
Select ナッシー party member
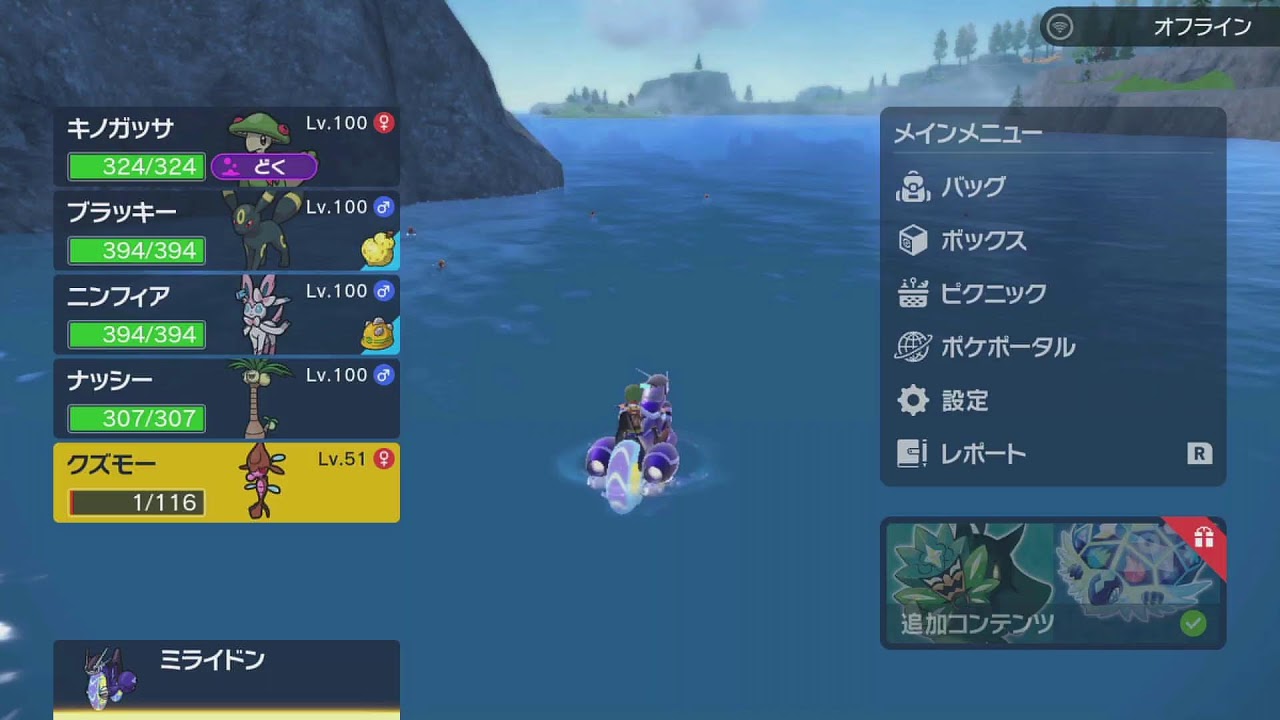(226, 399)
